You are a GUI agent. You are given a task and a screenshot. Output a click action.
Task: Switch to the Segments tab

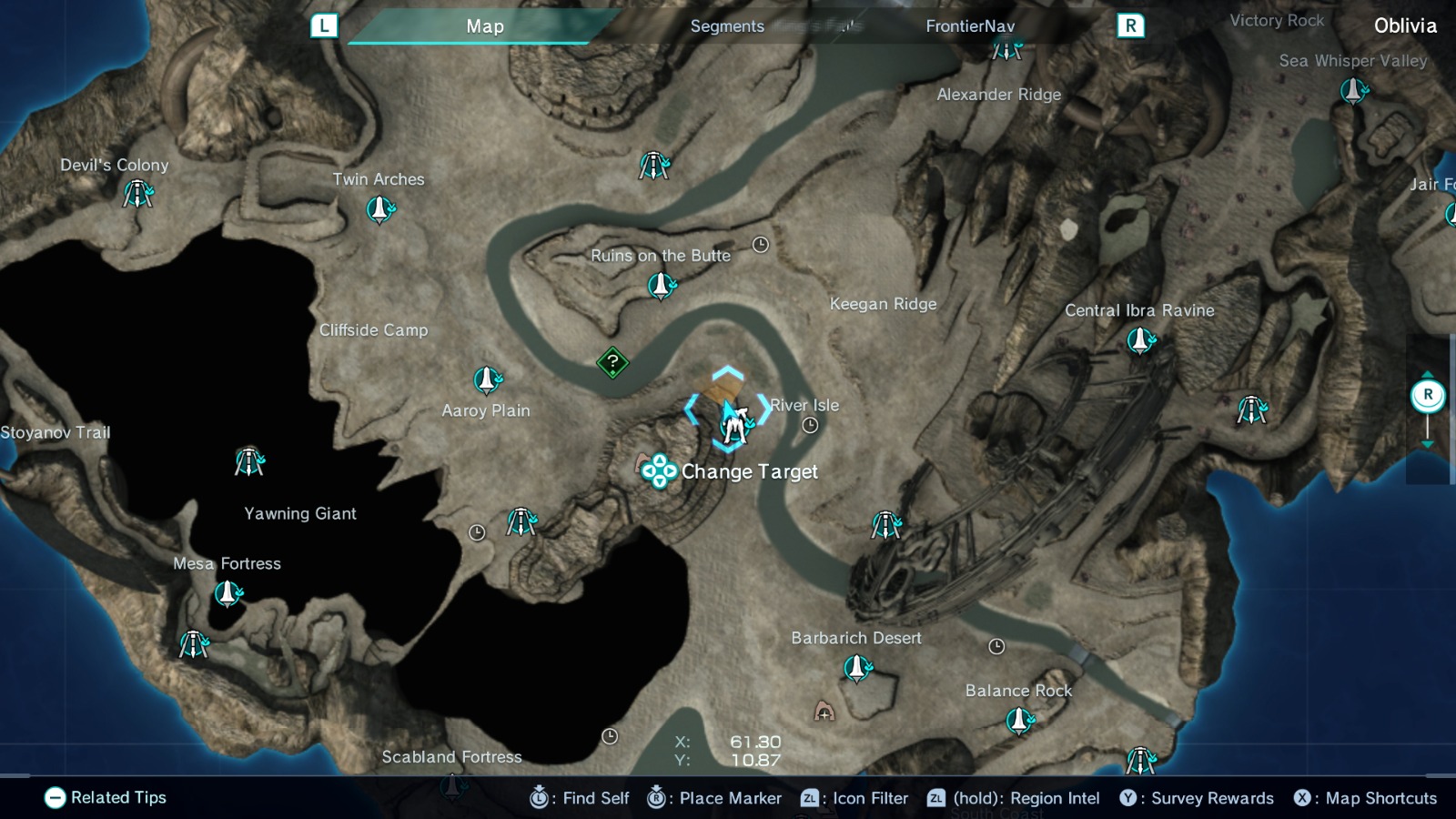coord(726,26)
